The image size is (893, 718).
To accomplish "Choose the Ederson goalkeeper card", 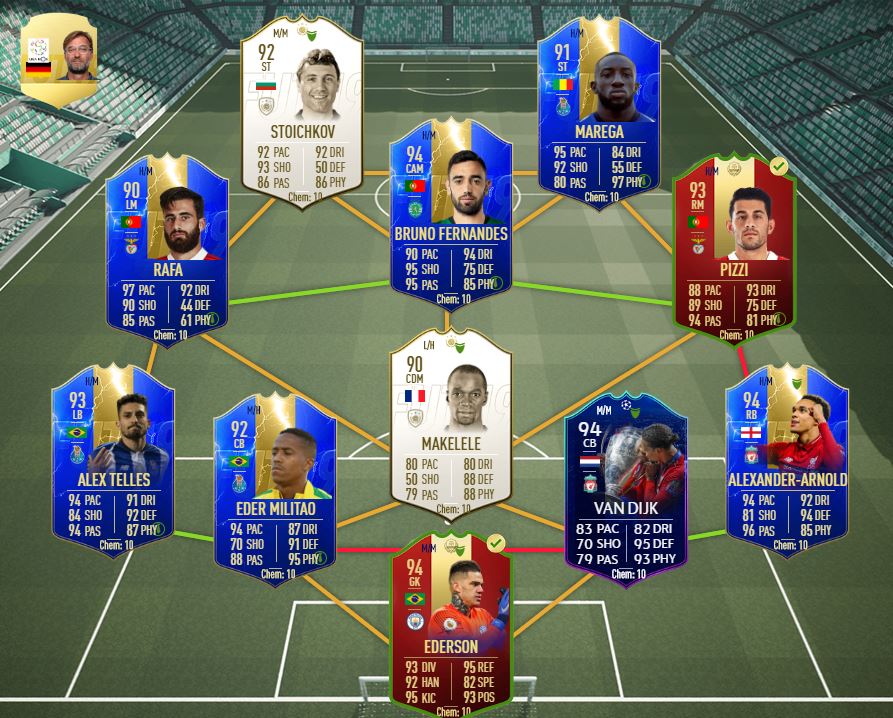I will pos(451,620).
